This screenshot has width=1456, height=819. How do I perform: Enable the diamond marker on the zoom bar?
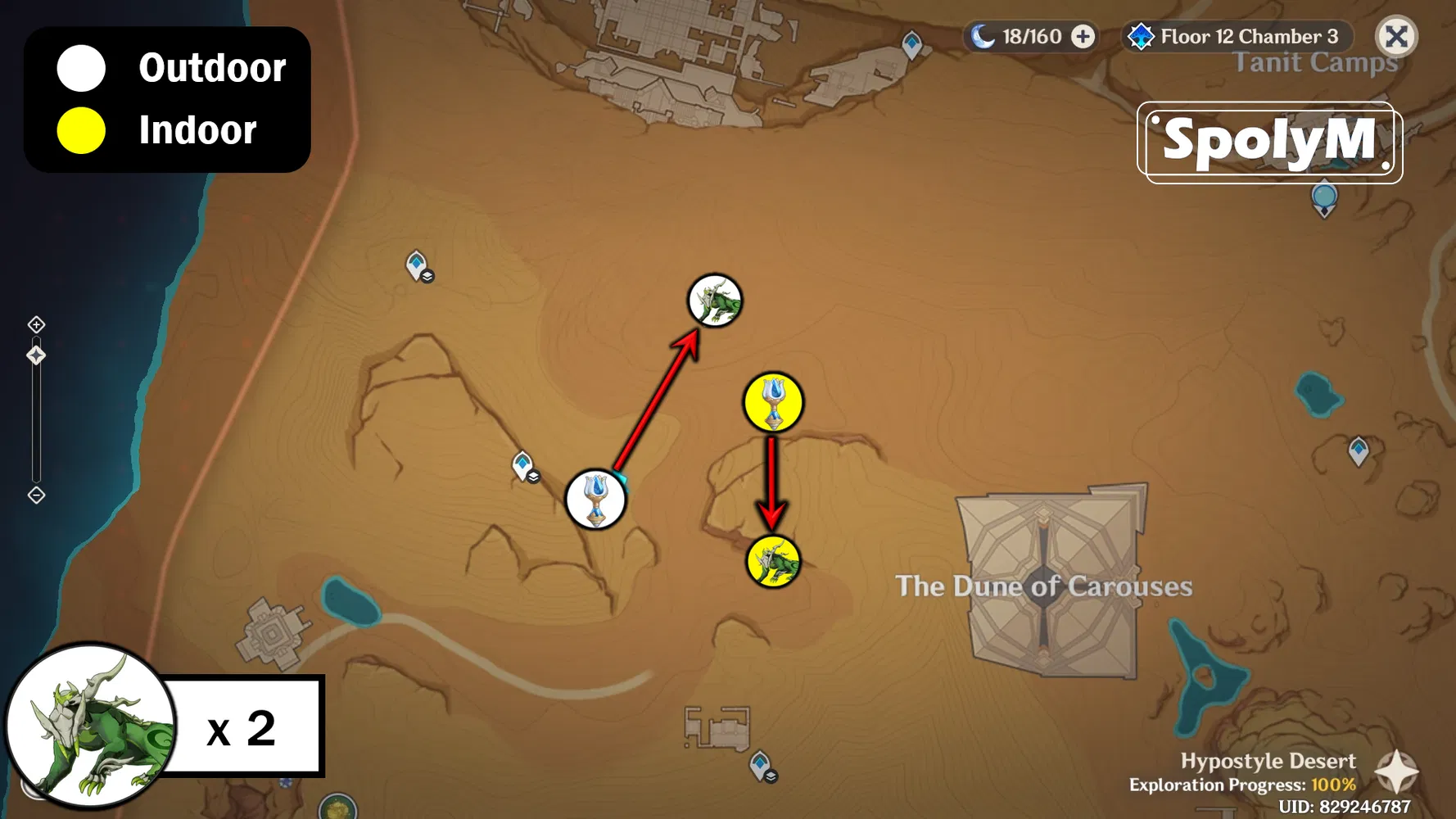coord(36,355)
